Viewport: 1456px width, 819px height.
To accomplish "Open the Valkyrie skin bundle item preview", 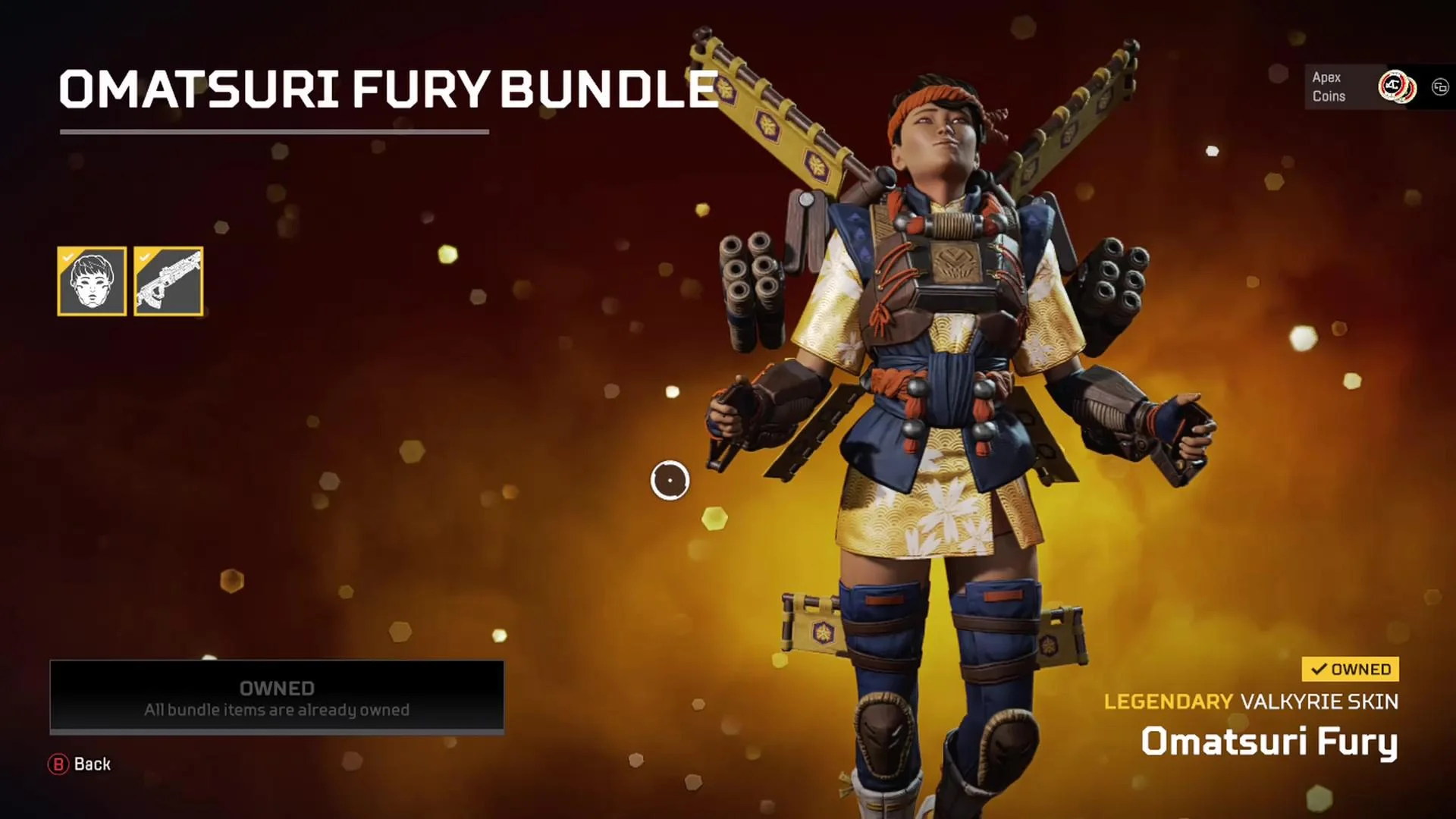I will [91, 282].
